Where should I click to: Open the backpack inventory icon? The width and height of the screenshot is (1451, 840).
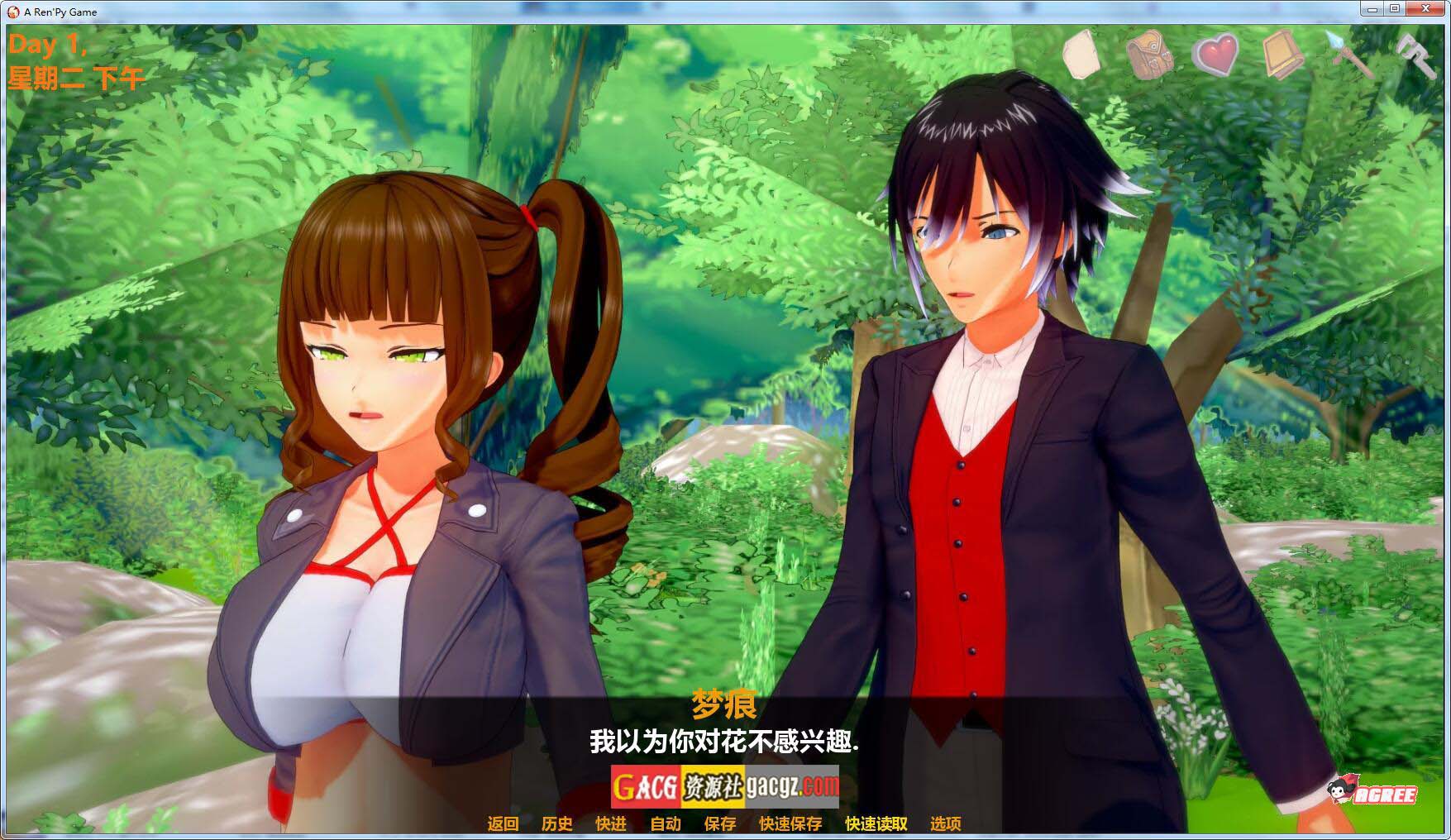(1148, 55)
